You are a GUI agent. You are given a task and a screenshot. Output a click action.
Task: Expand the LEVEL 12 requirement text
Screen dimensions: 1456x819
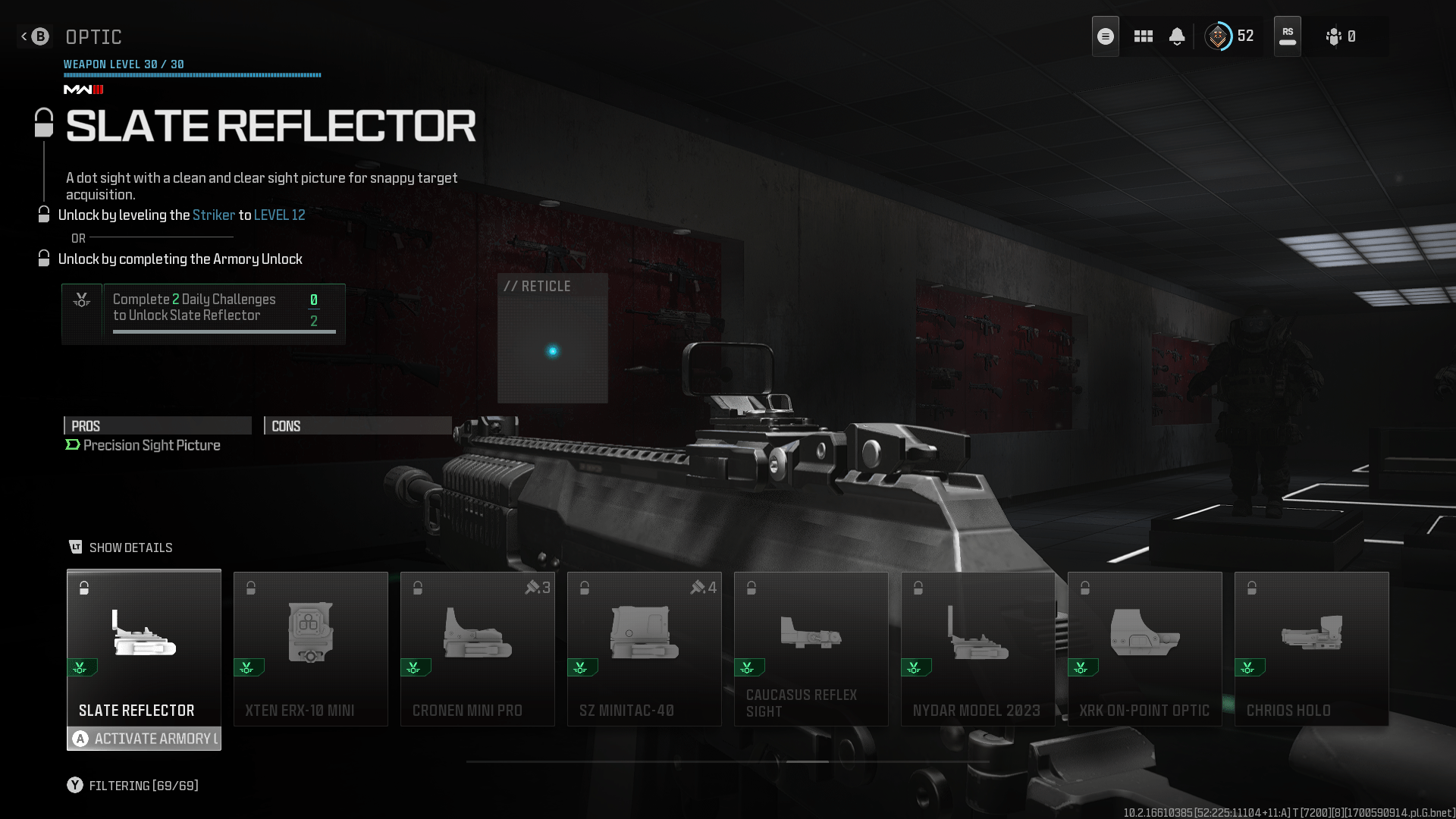(280, 215)
